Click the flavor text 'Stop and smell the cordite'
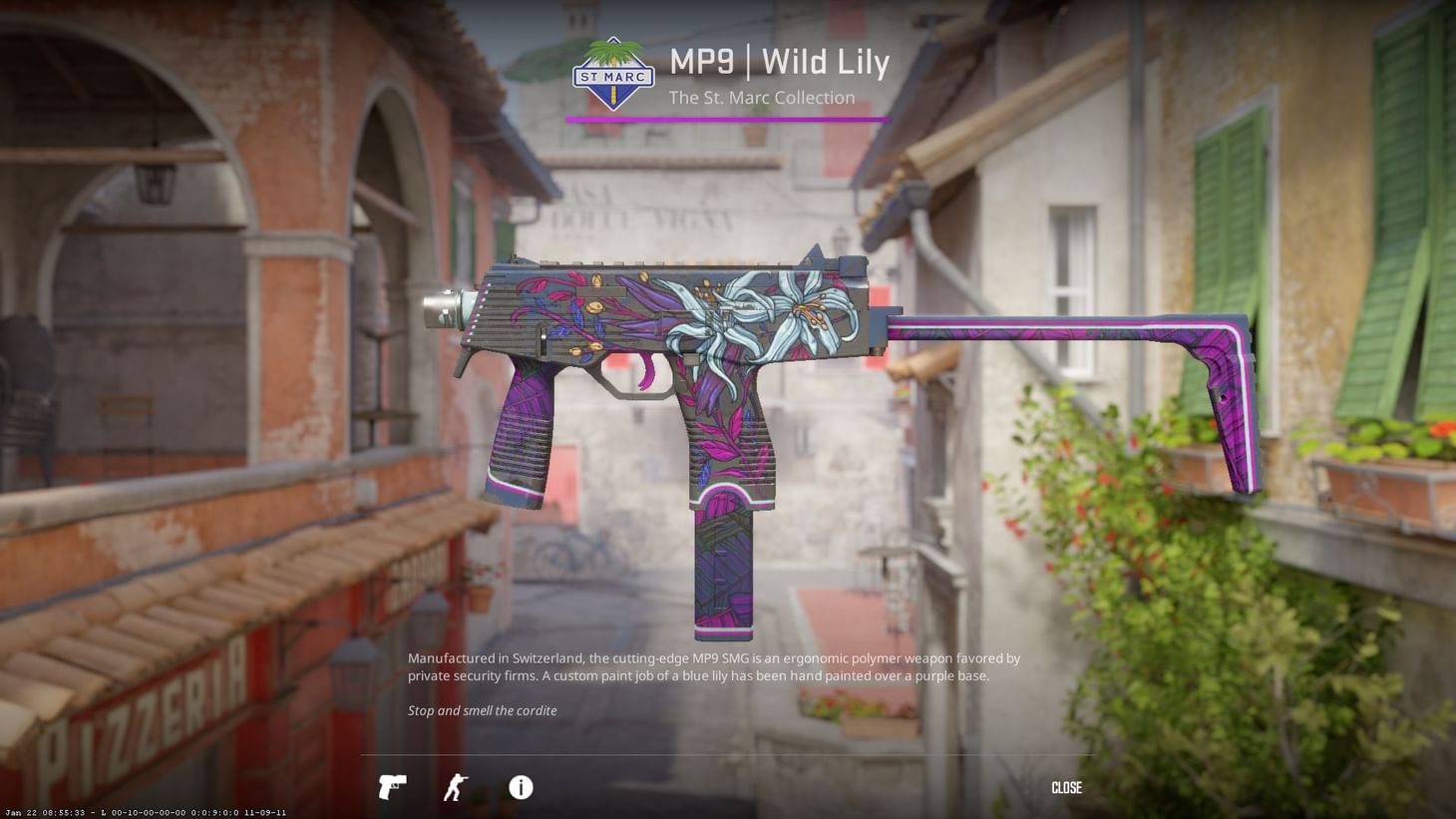 tap(483, 710)
